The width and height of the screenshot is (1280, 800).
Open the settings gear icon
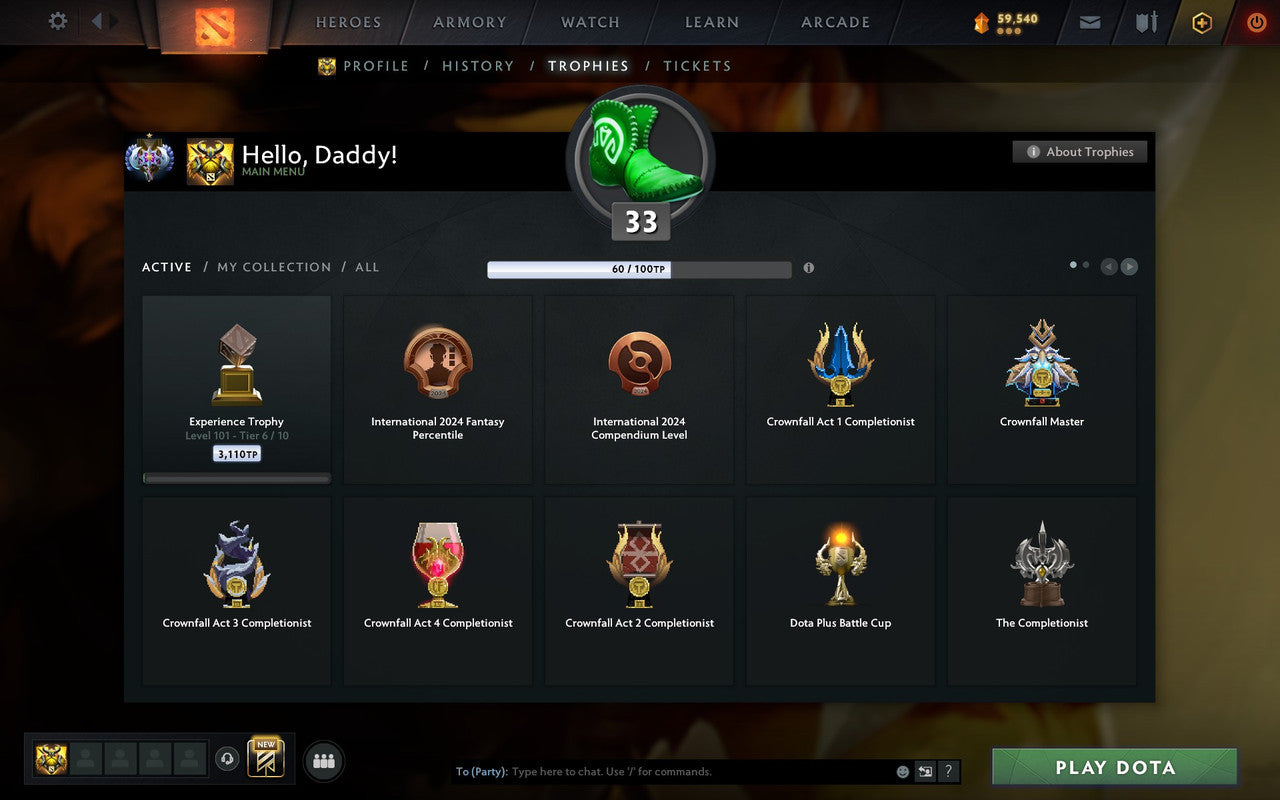57,22
